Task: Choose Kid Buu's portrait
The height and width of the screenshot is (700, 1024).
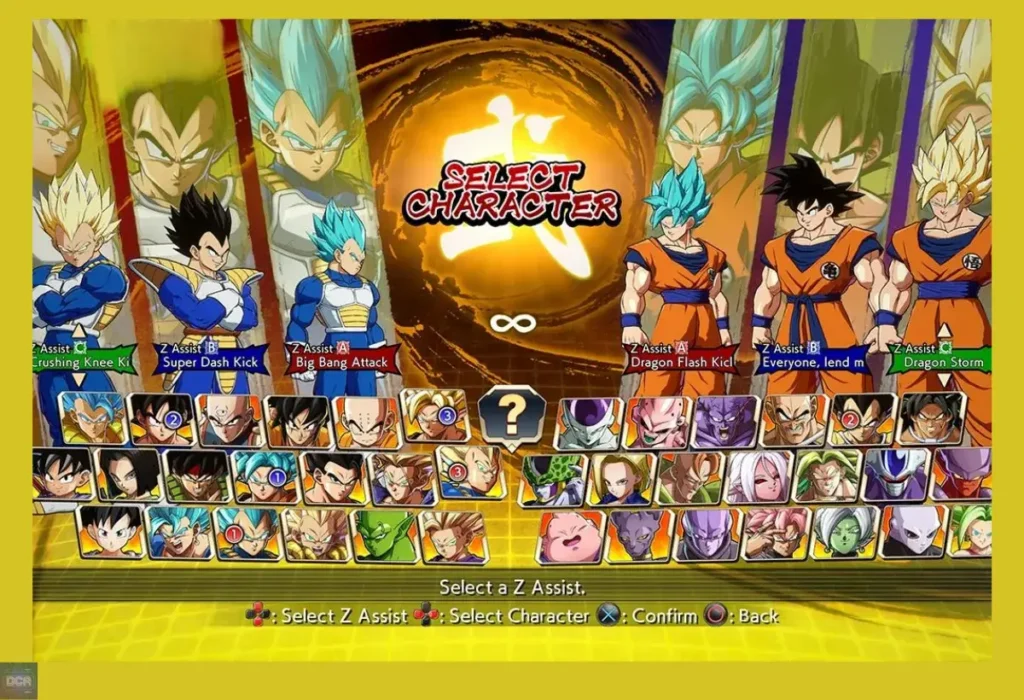Action: point(656,422)
